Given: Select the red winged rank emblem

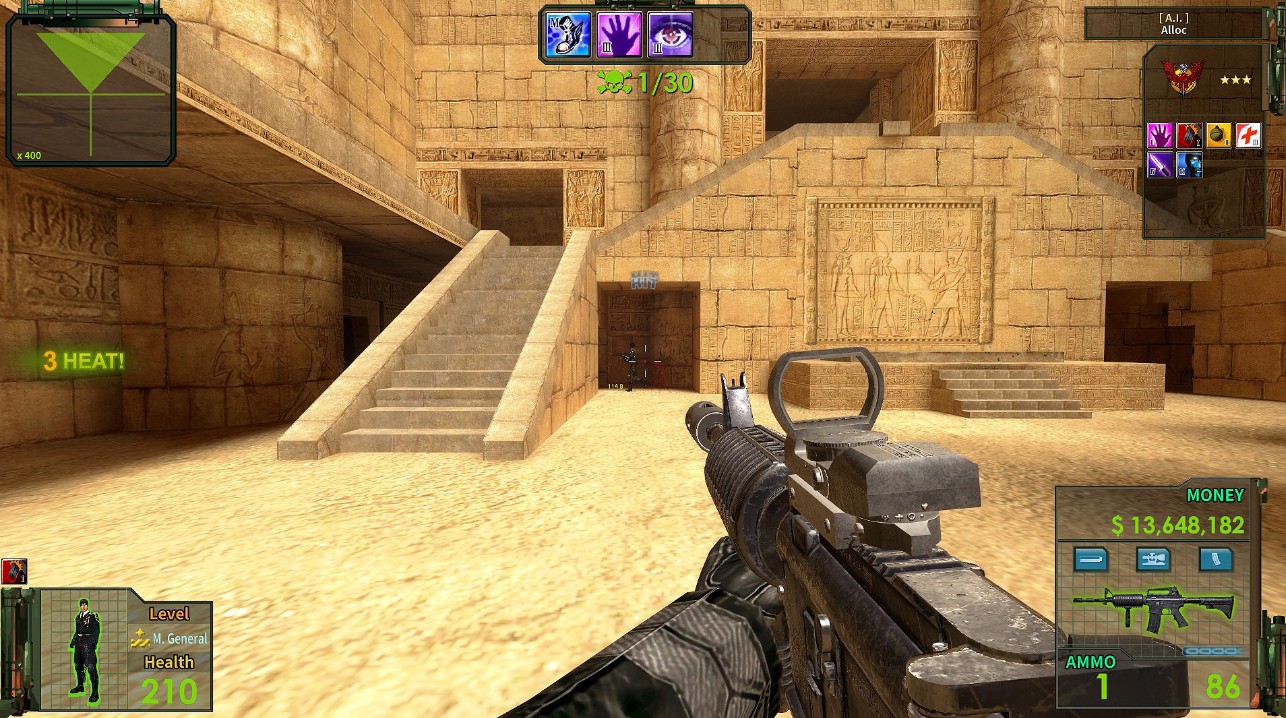Looking at the screenshot, I should 1180,78.
